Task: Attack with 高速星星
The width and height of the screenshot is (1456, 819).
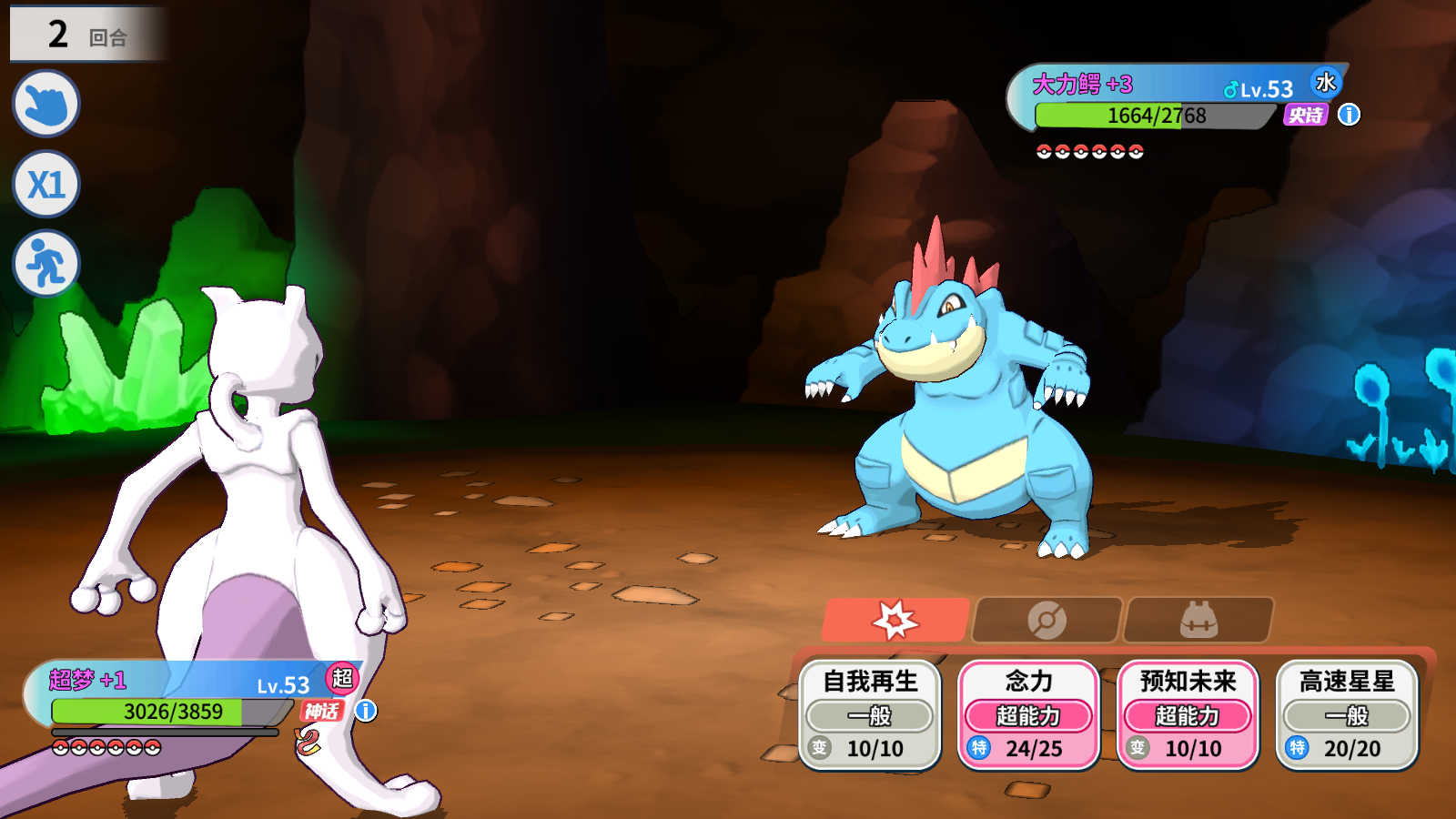Action: 1347,715
